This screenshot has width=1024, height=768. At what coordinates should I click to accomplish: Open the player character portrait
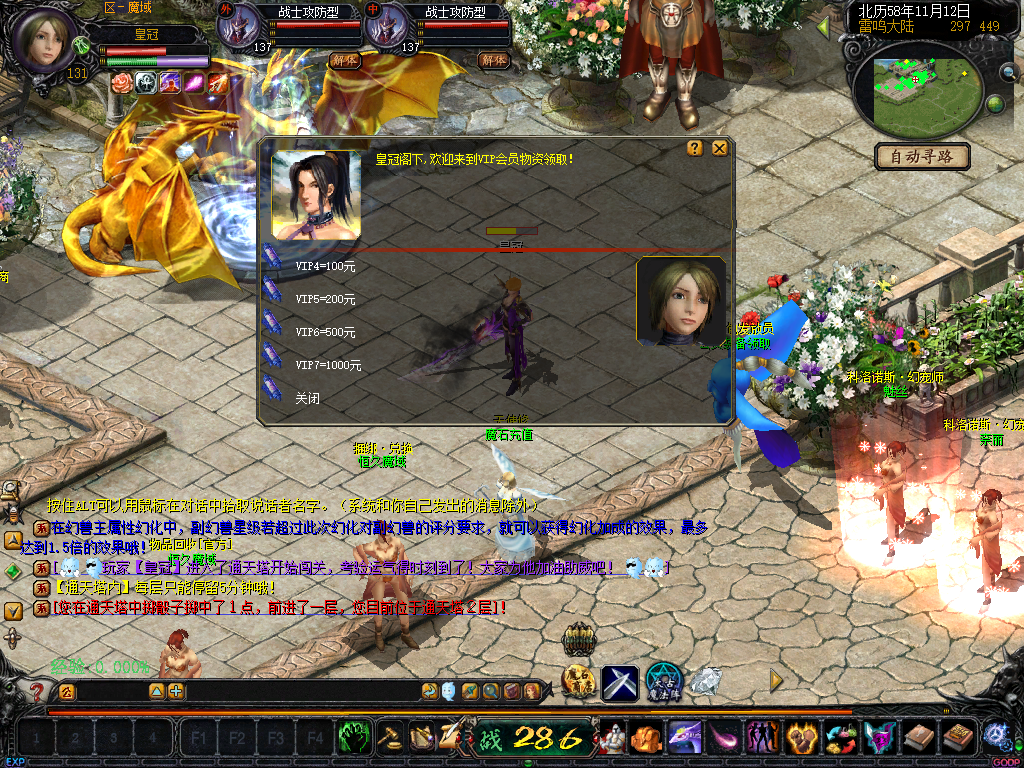[x=43, y=40]
